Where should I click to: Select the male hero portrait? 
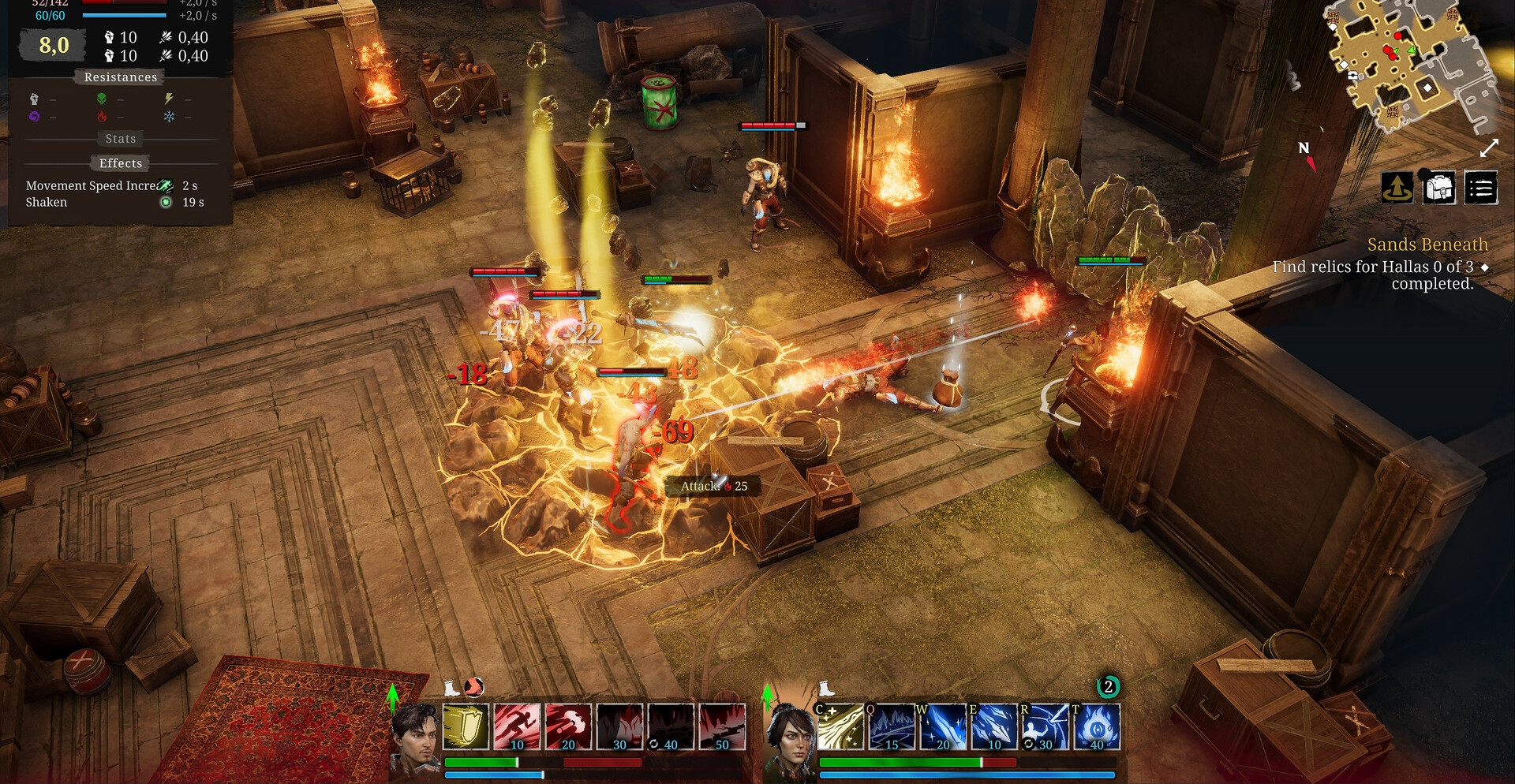pos(416,737)
